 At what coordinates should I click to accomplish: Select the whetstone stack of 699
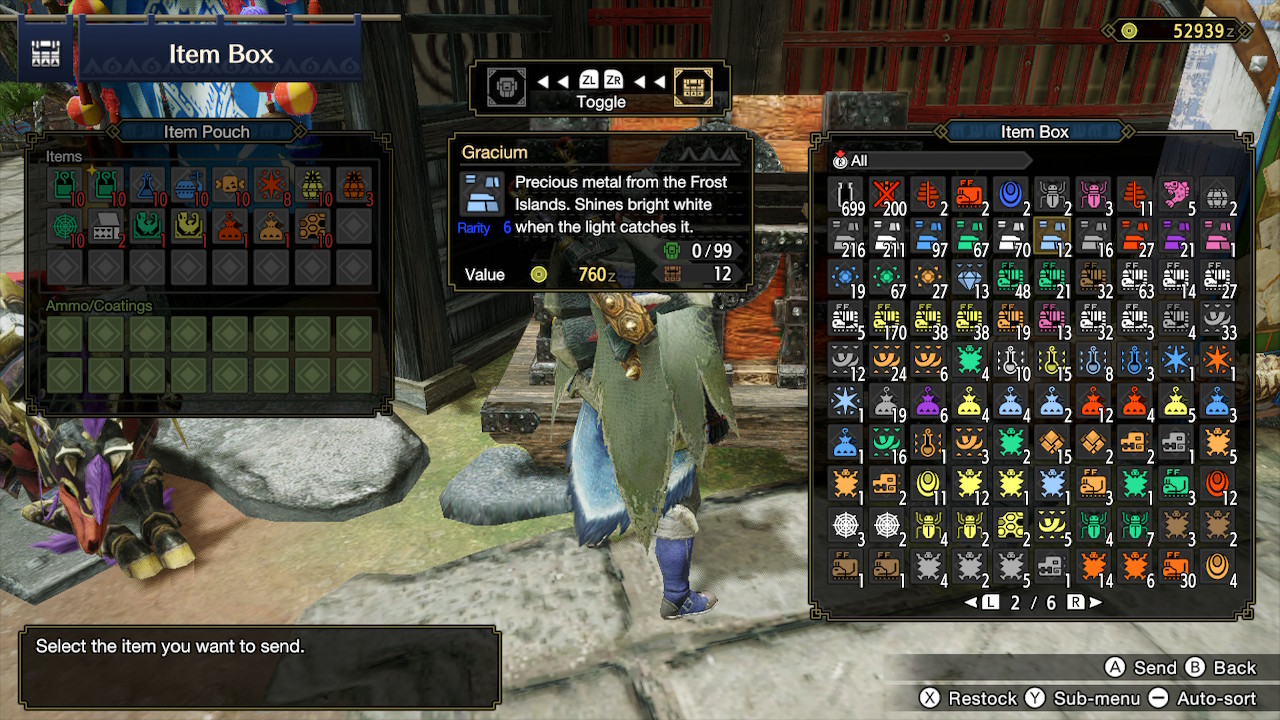(846, 194)
